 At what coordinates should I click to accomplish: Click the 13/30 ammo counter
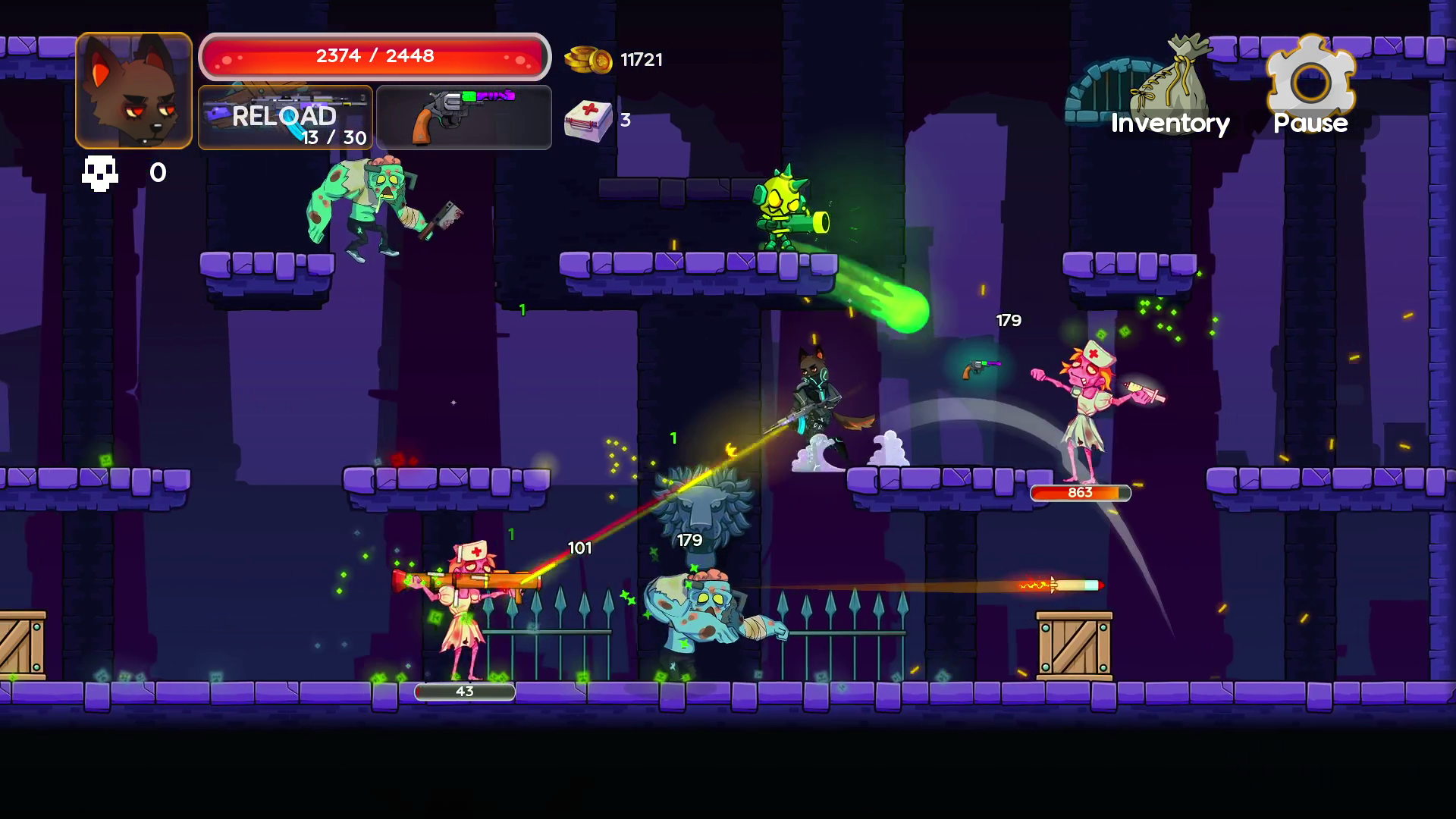334,139
